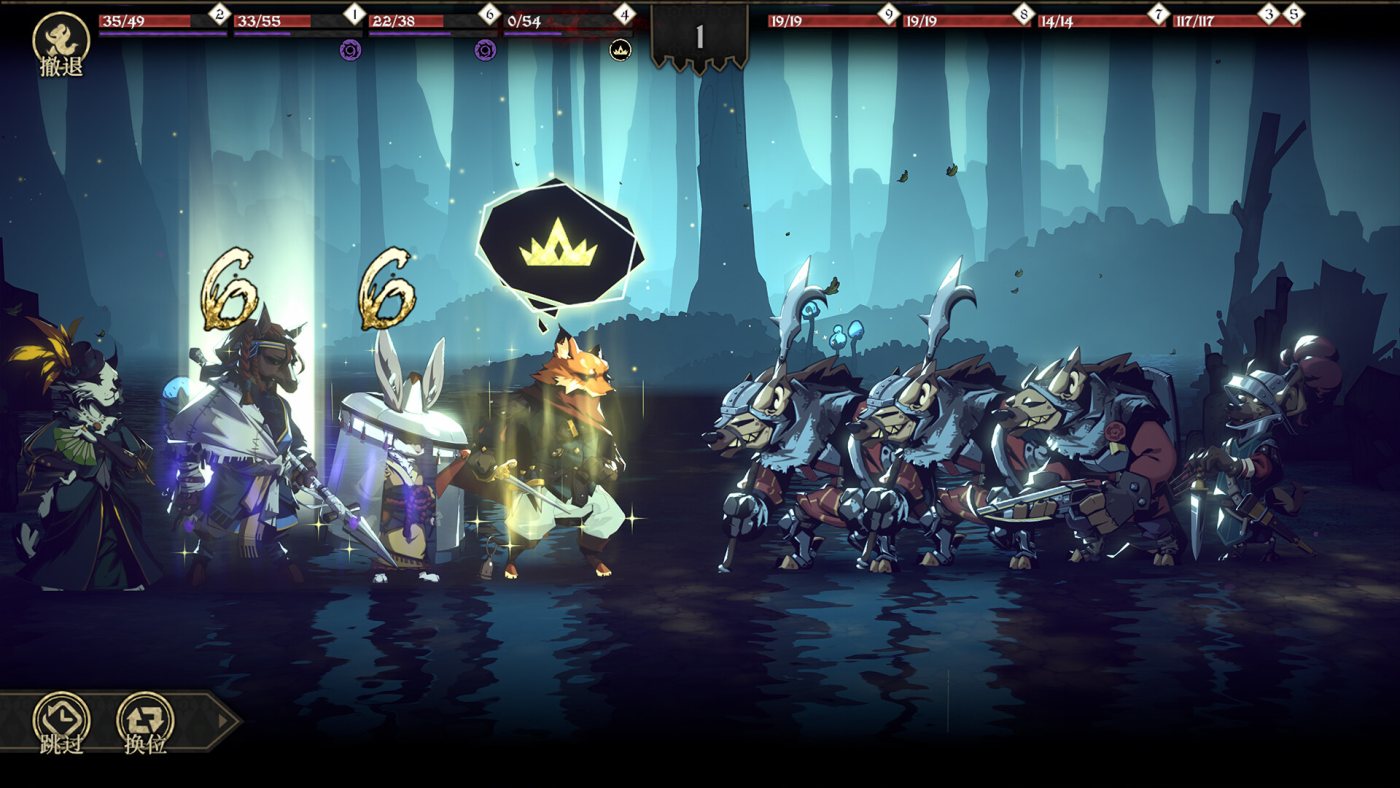
Task: Activate the 换位 swap position button
Action: 145,721
